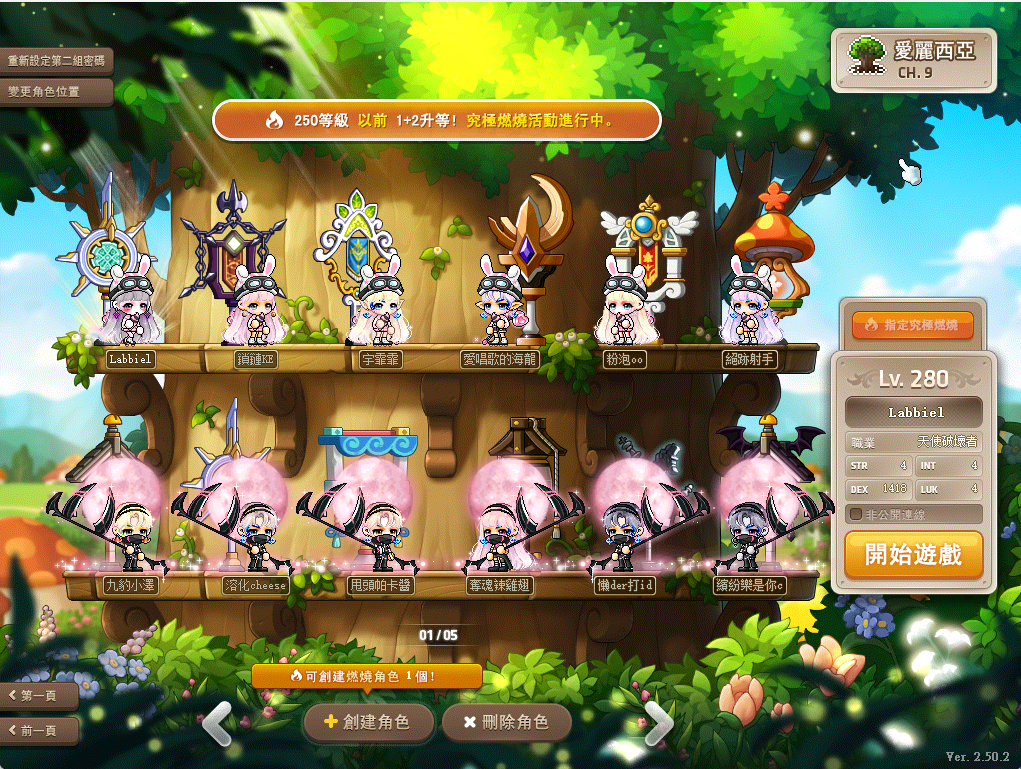Open 重新設定第二組密碼 password reset
Image resolution: width=1021 pixels, height=769 pixels.
click(56, 61)
